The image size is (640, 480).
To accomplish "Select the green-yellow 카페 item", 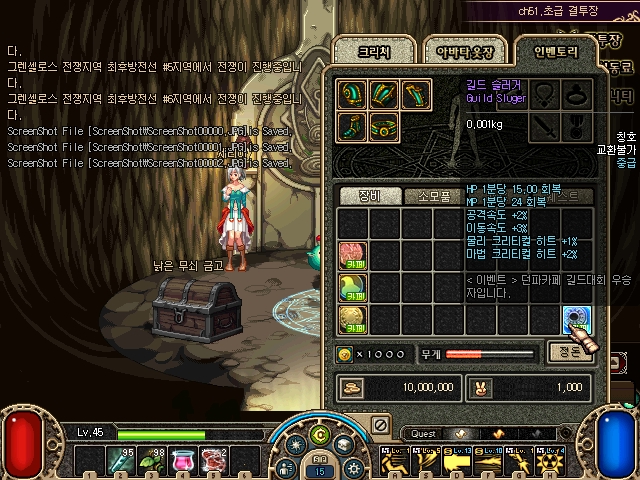I will (353, 287).
